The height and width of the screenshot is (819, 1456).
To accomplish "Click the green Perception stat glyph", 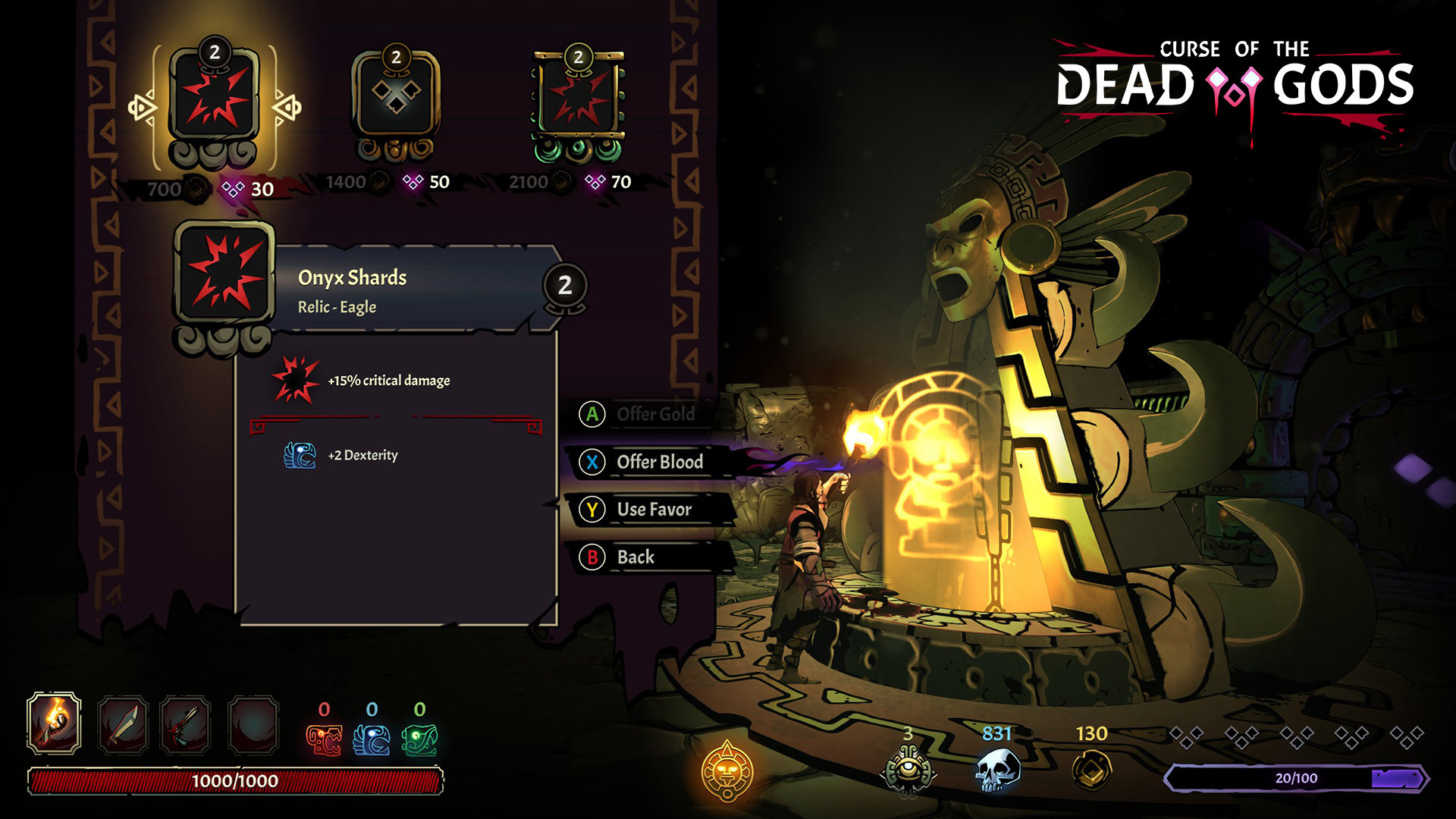I will (x=419, y=739).
